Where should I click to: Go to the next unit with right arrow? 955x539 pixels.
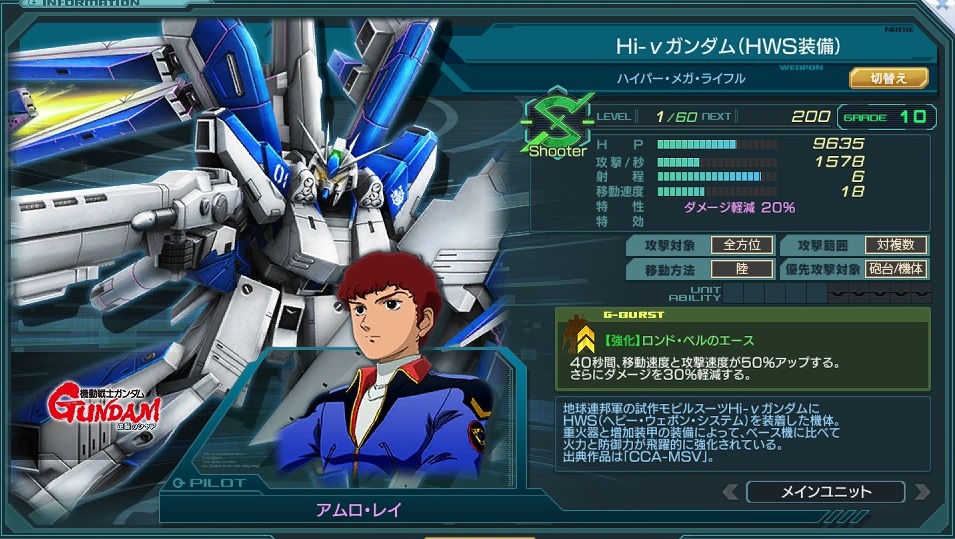tap(919, 492)
